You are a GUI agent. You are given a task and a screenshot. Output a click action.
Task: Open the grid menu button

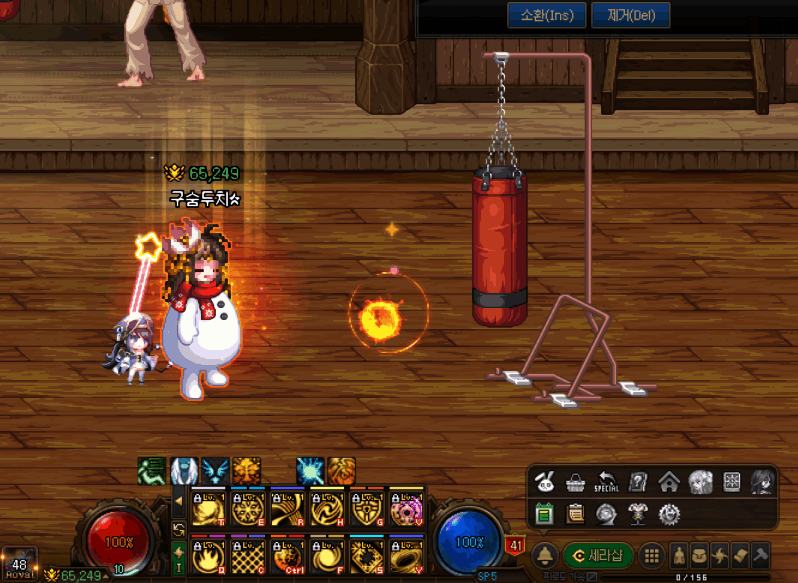pos(651,556)
